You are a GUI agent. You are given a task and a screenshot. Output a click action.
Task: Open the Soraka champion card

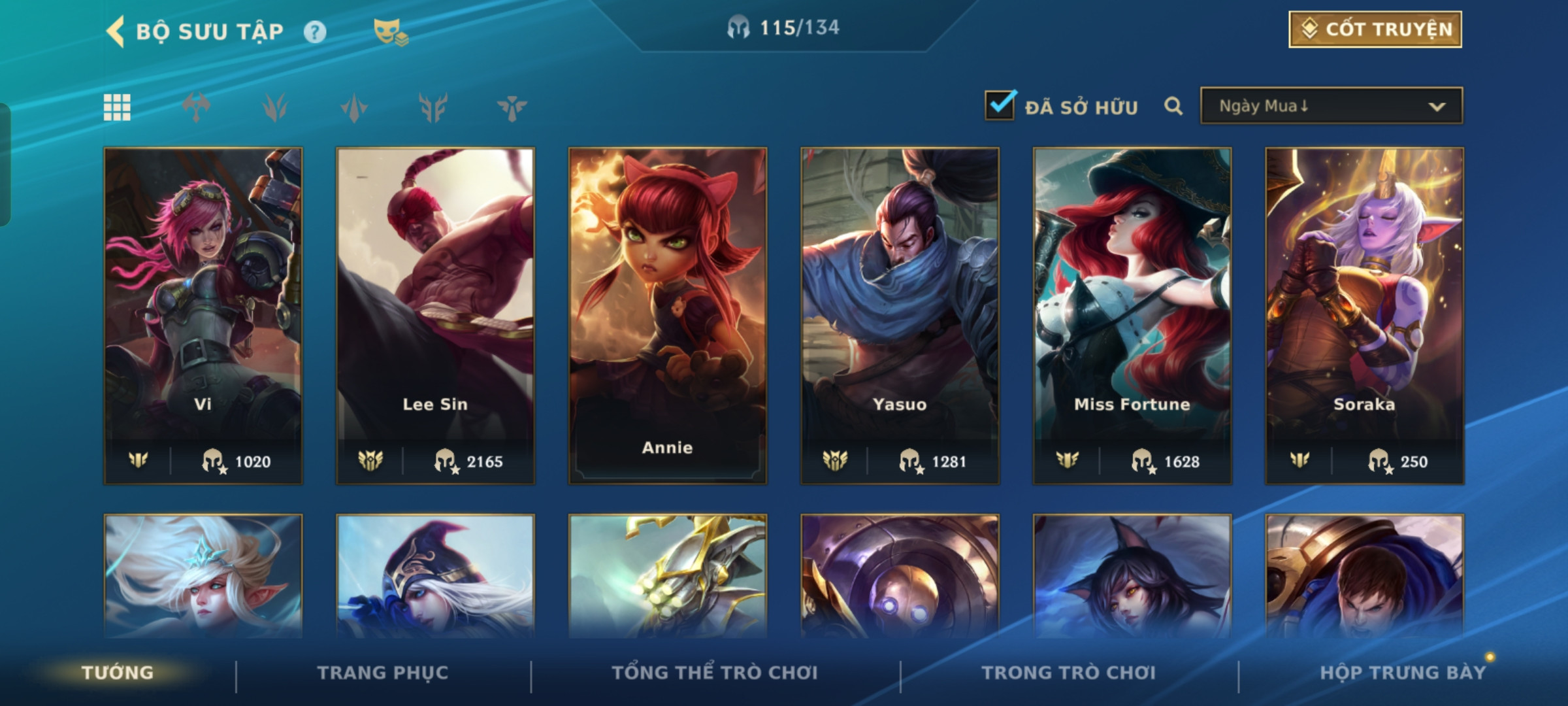1364,316
